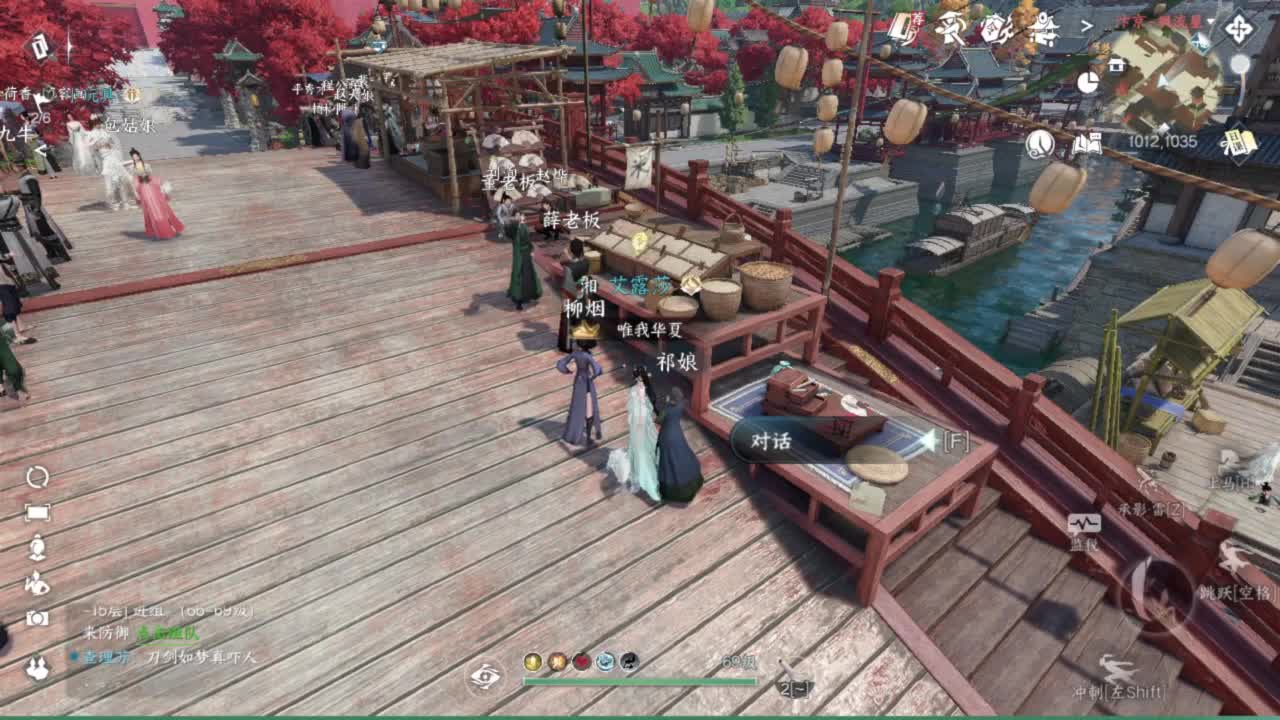Open the clock icon beside the minimap
This screenshot has width=1280, height=720.
pyautogui.click(x=1088, y=85)
